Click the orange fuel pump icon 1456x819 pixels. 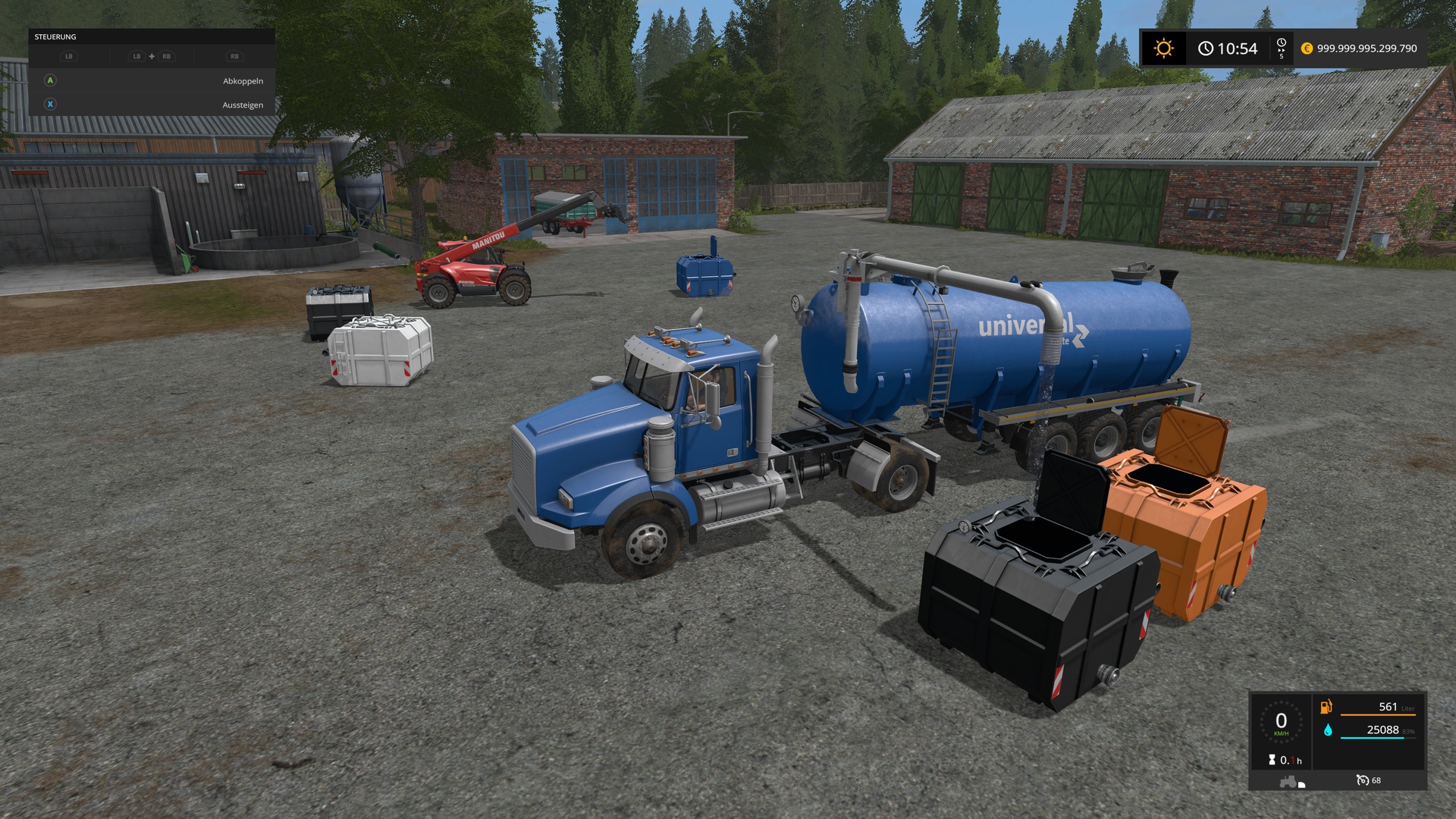click(1326, 707)
